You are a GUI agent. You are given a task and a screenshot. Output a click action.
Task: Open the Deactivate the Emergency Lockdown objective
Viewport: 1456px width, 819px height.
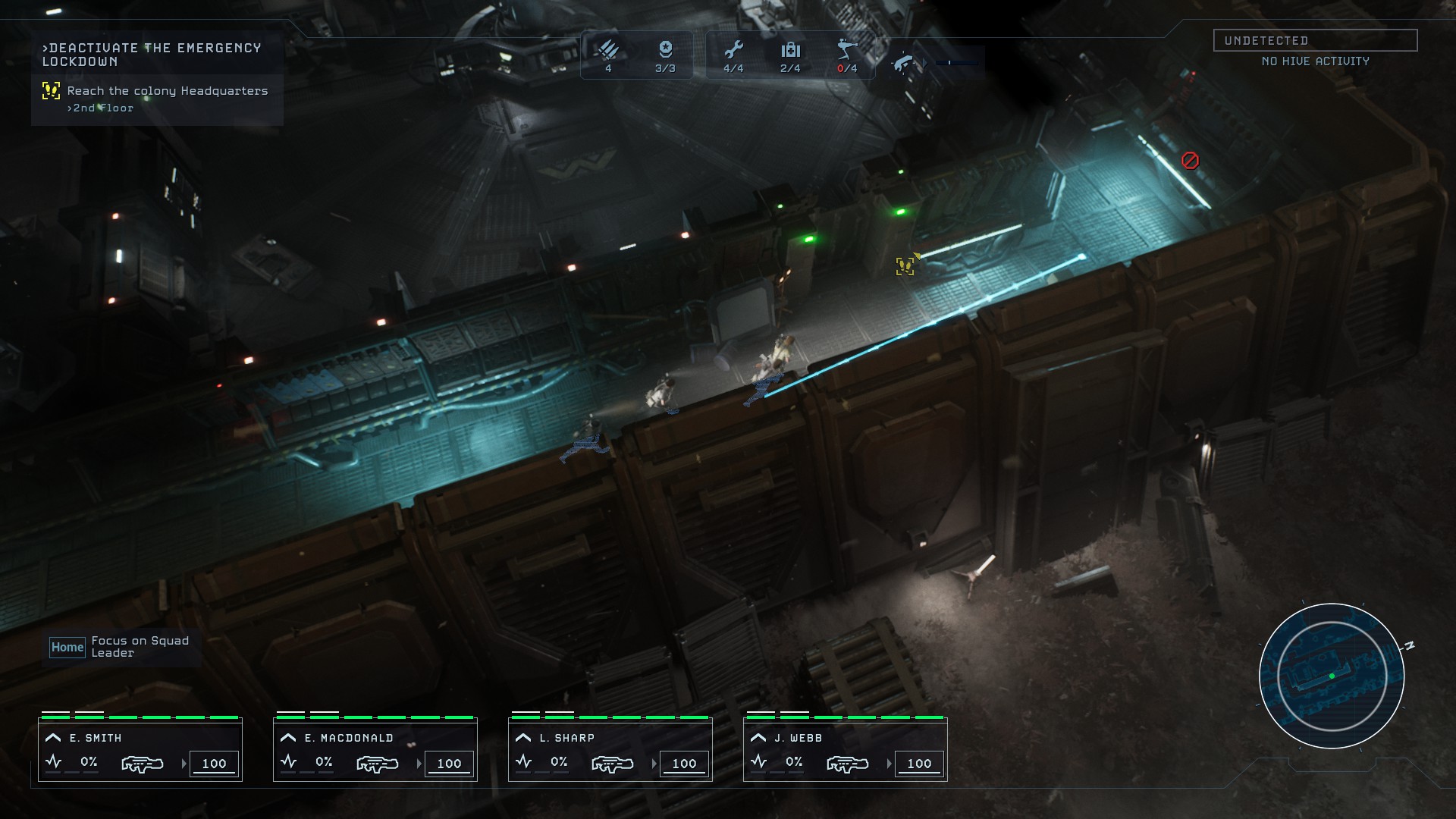[x=152, y=55]
